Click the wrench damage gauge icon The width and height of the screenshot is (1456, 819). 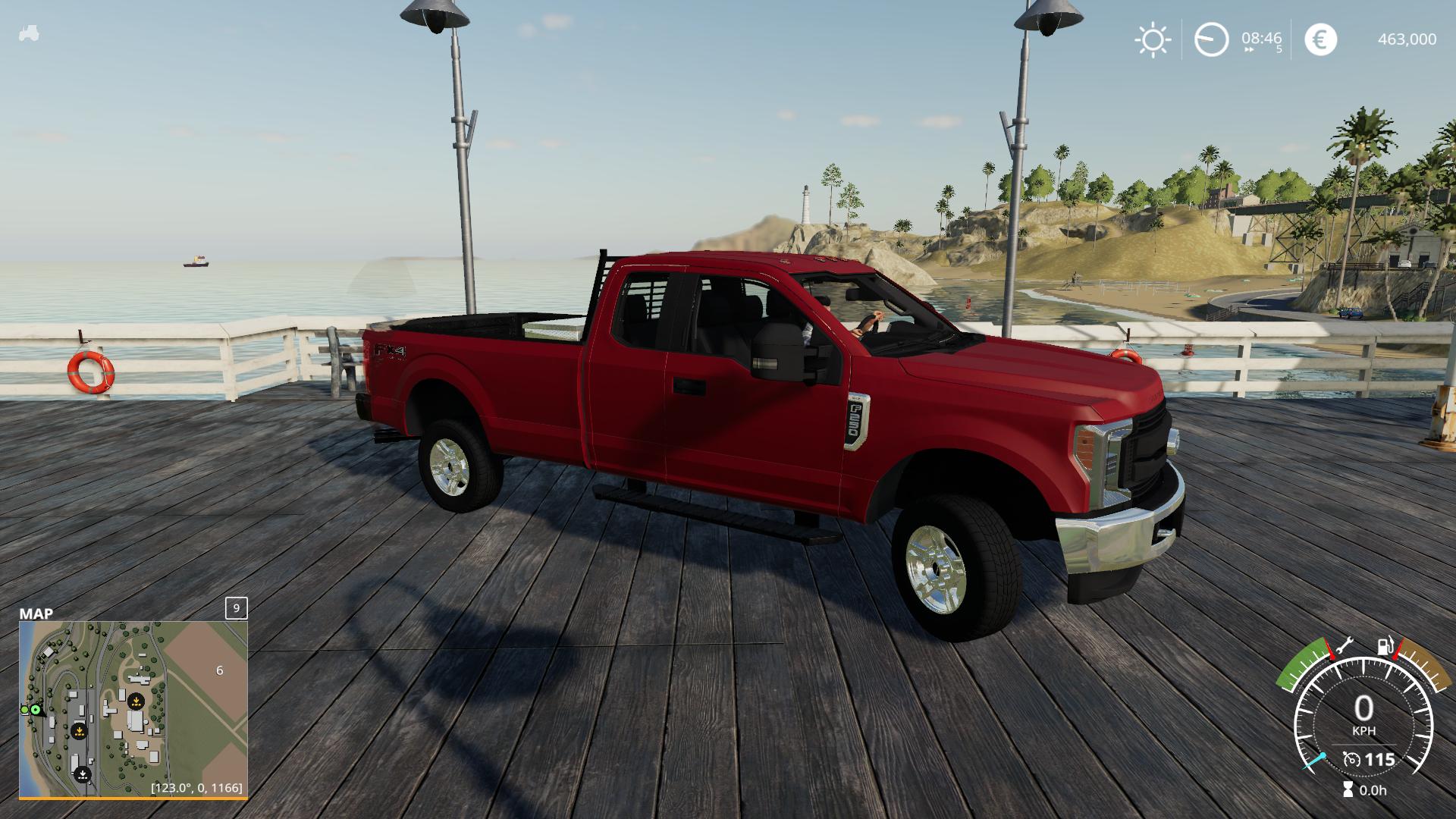1345,646
